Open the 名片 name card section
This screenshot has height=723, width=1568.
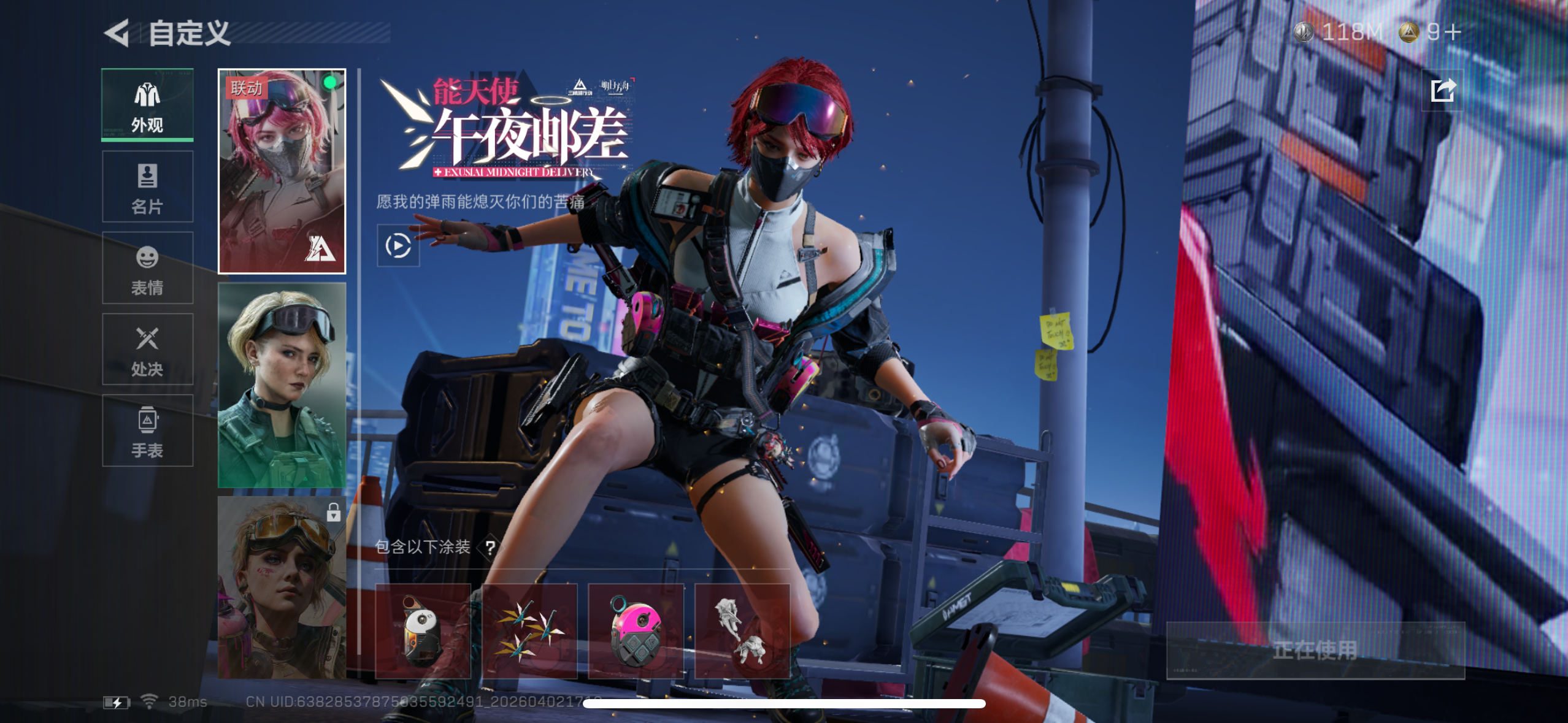tap(147, 187)
